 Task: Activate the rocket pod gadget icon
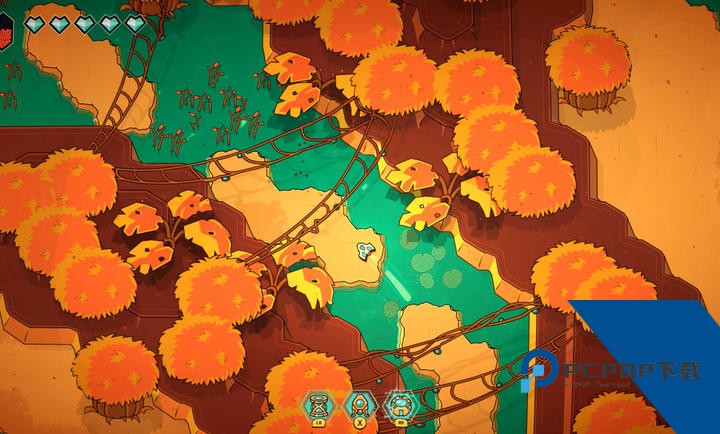[358, 405]
